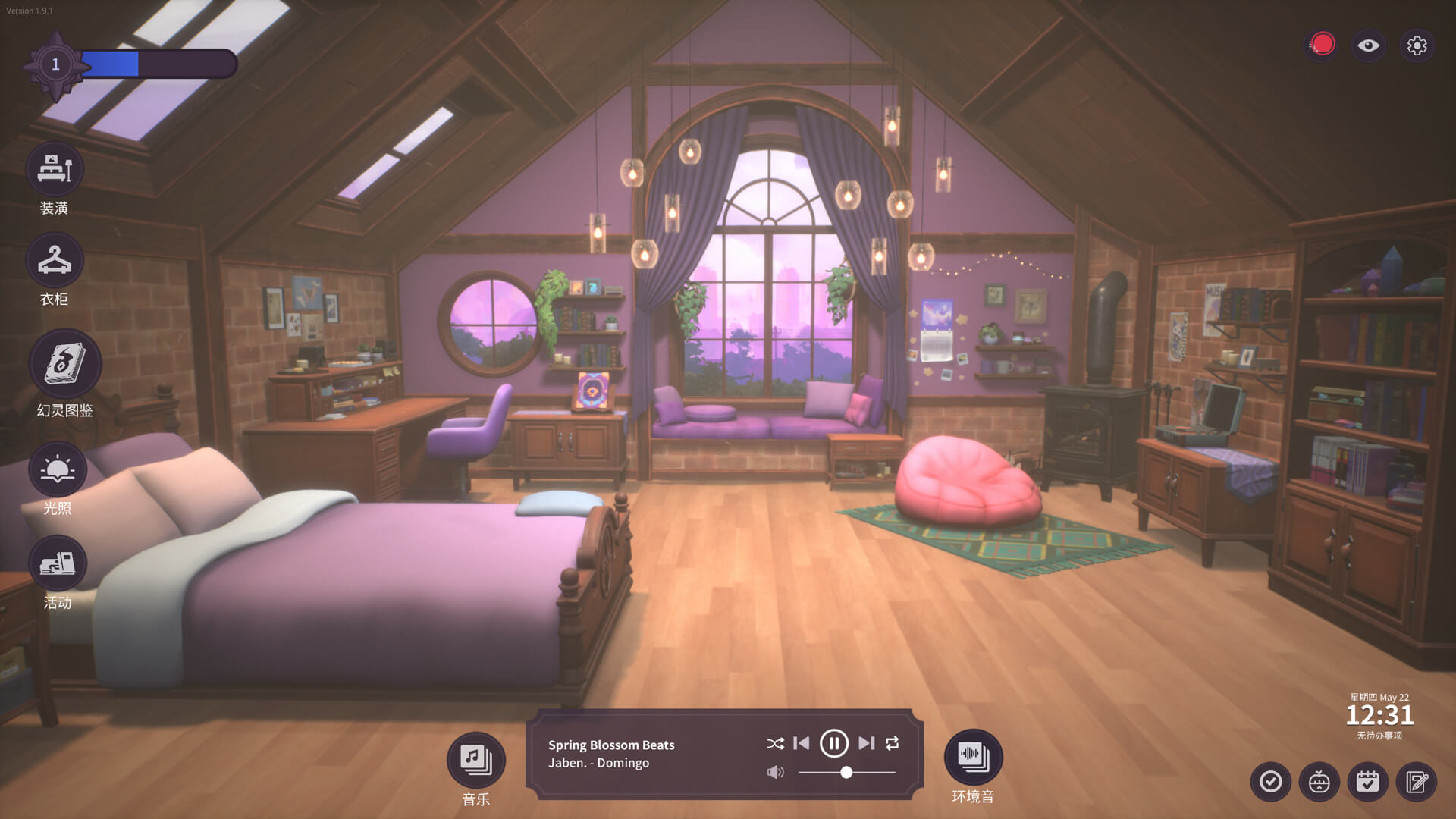1456x819 pixels.
Task: Open the 光照 lighting options
Action: tap(58, 470)
